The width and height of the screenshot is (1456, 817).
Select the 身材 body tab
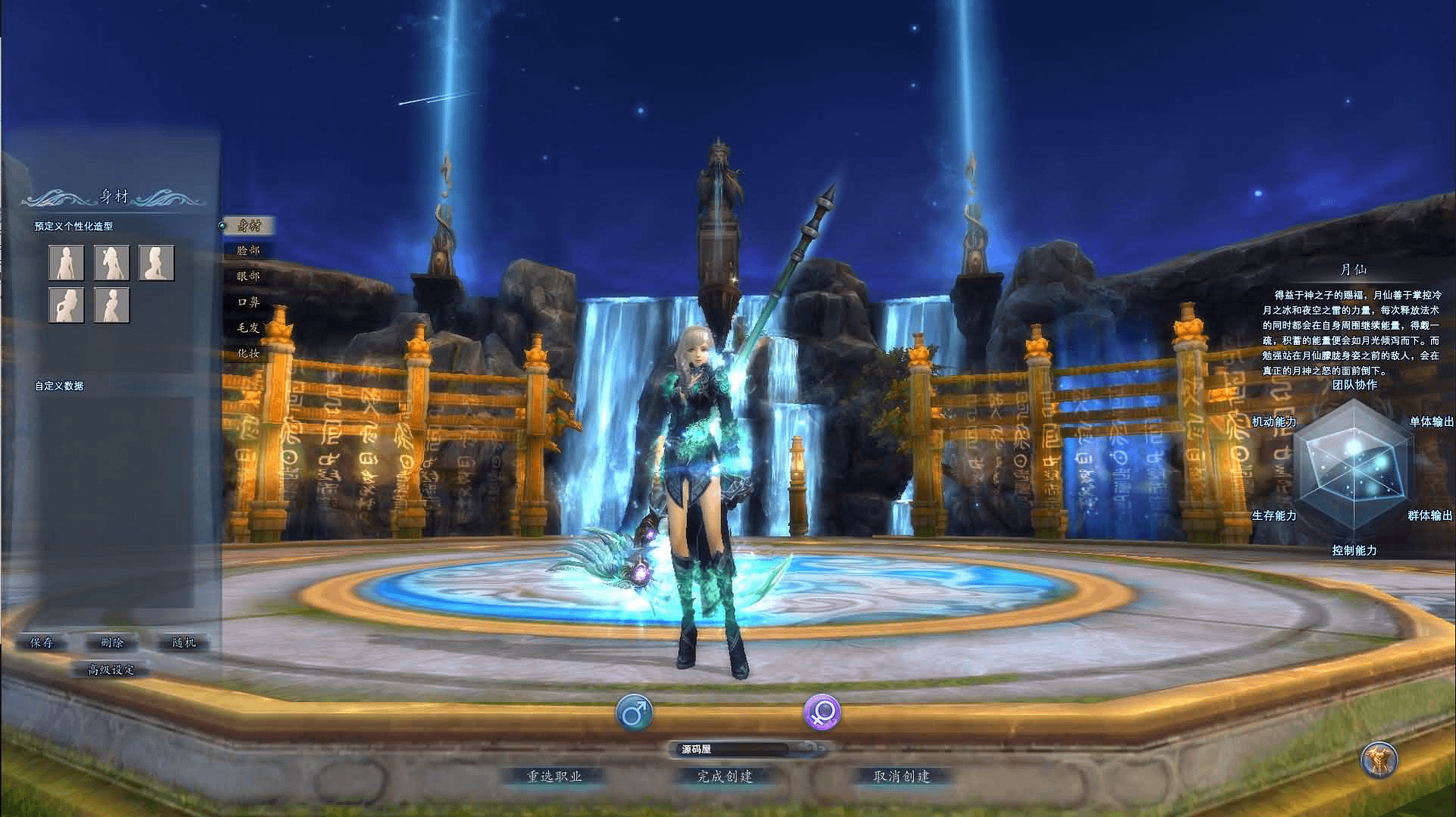(x=249, y=226)
